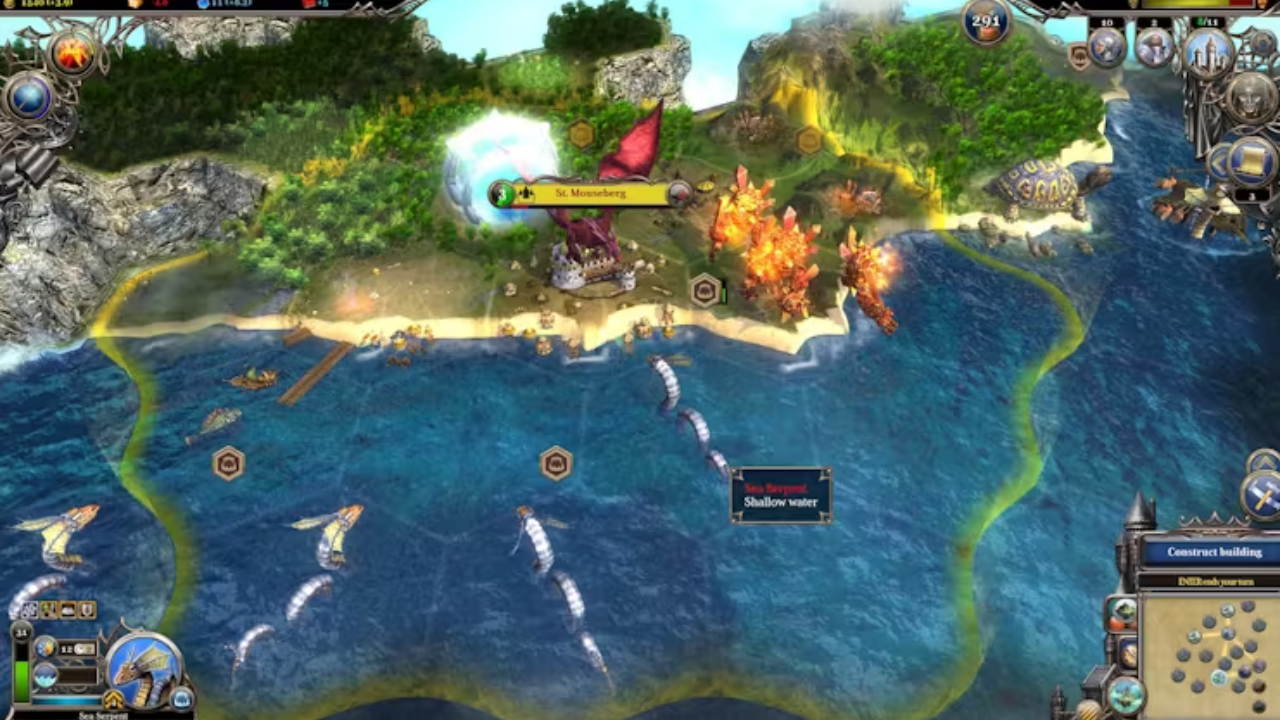Open the blue orb spellbook icon
Viewport: 1280px width, 720px height.
[30, 98]
